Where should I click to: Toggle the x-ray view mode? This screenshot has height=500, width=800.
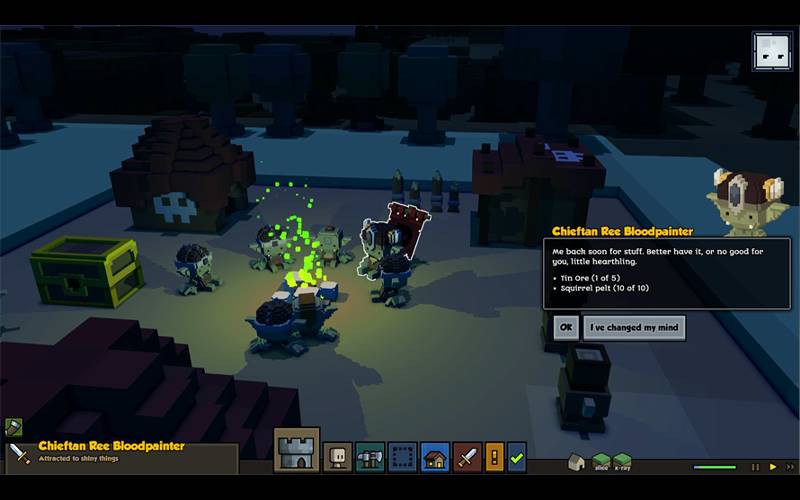623,462
